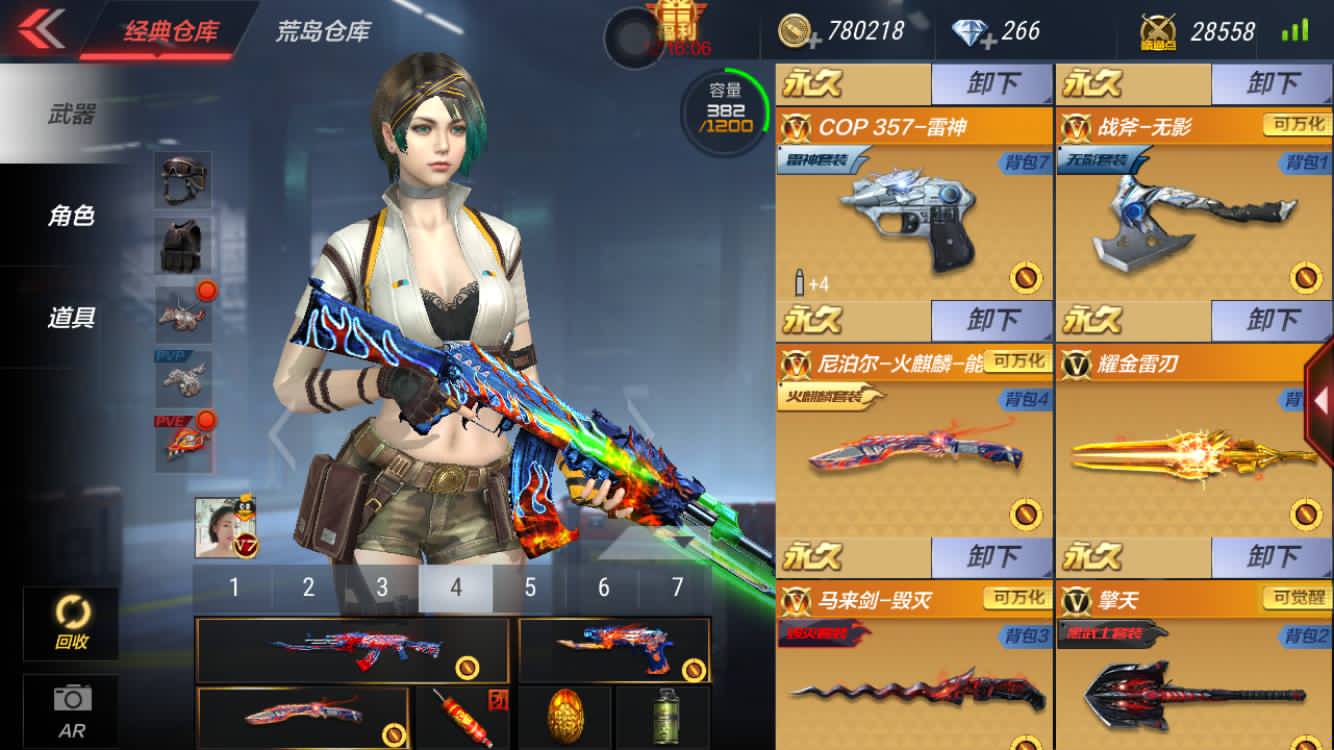This screenshot has height=750, width=1334.
Task: Unequip the COP 357-雷神 pistol
Action: pyautogui.click(x=991, y=84)
